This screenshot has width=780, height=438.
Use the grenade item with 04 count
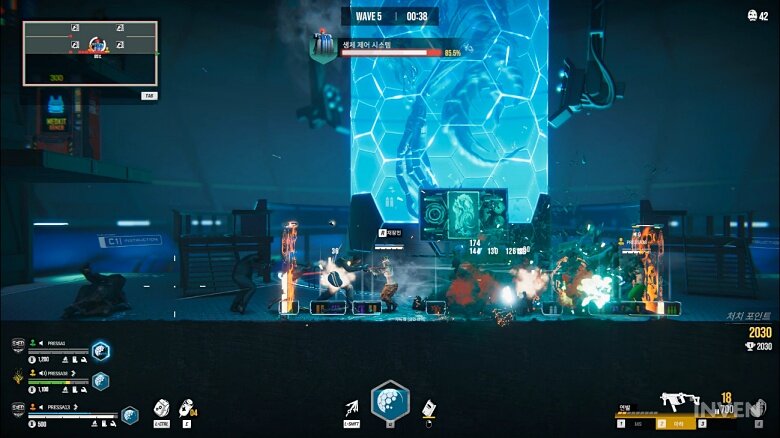(x=187, y=408)
